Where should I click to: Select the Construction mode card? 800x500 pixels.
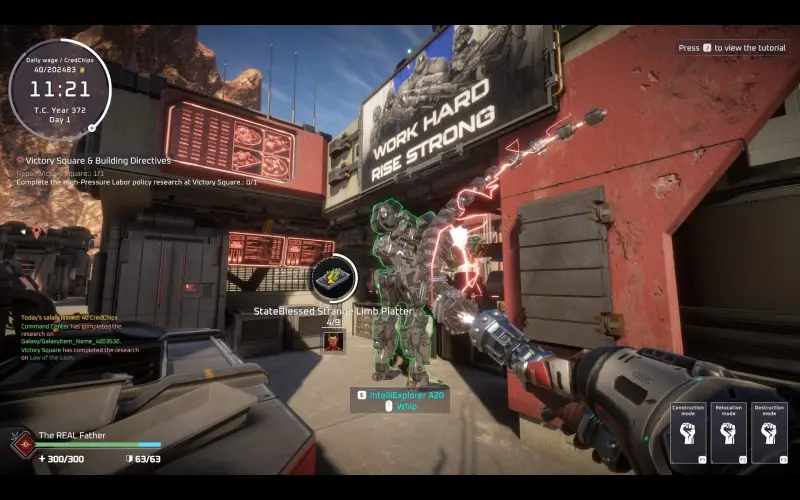click(x=688, y=433)
